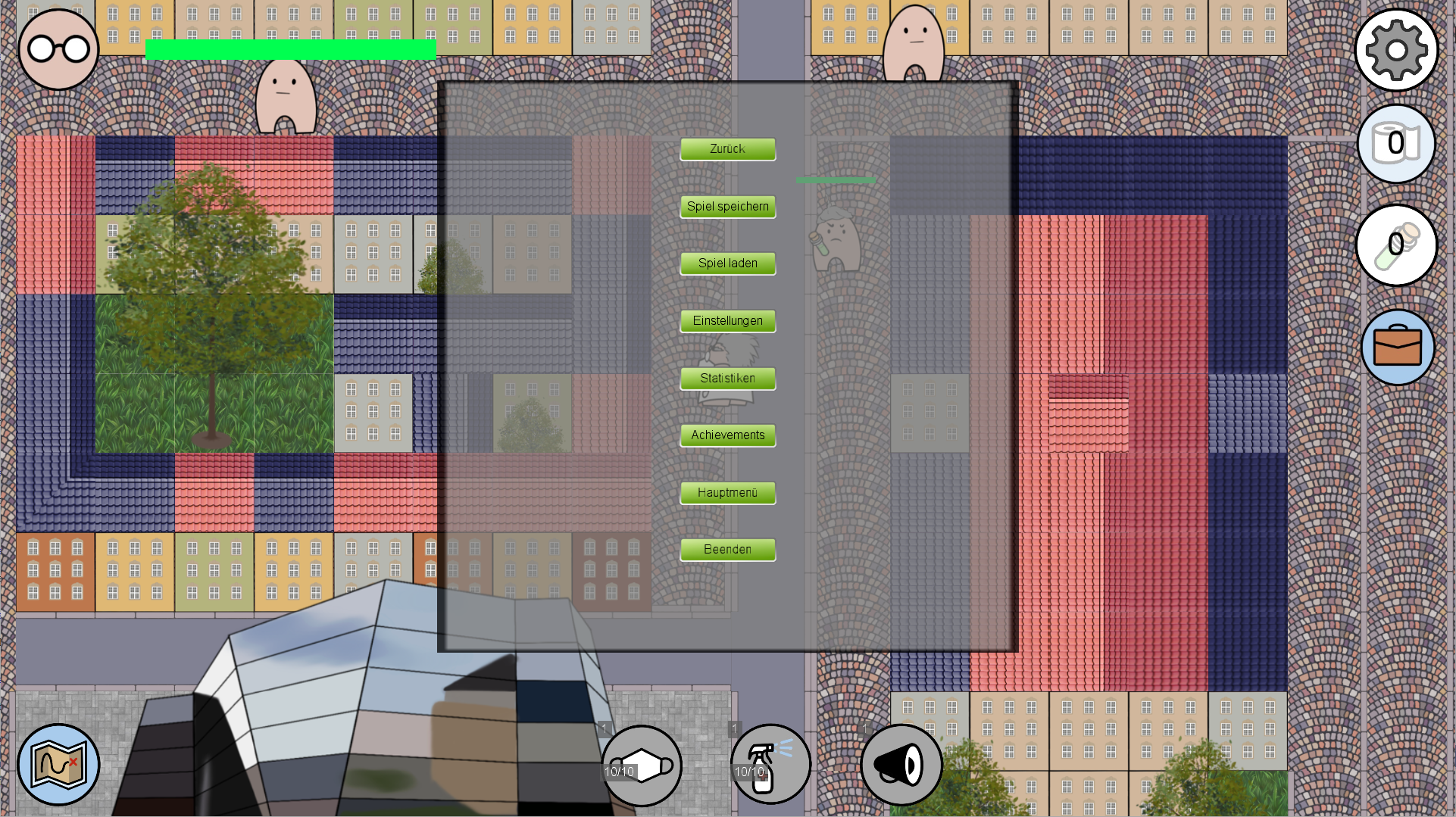The width and height of the screenshot is (1456, 817).
Task: Select the toilet paper counter icon
Action: point(1396,144)
